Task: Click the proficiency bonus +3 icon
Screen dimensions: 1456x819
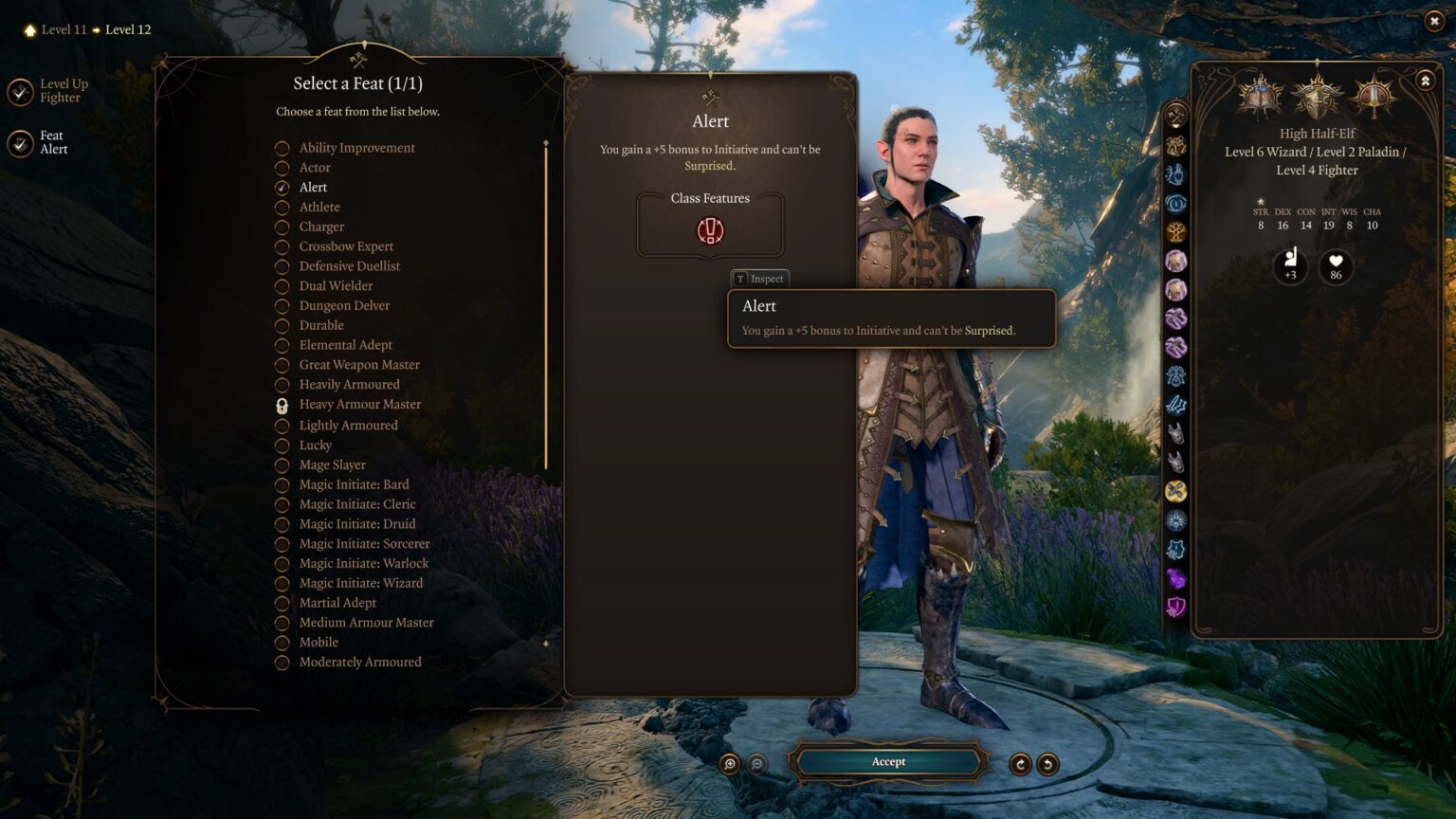Action: [1289, 268]
